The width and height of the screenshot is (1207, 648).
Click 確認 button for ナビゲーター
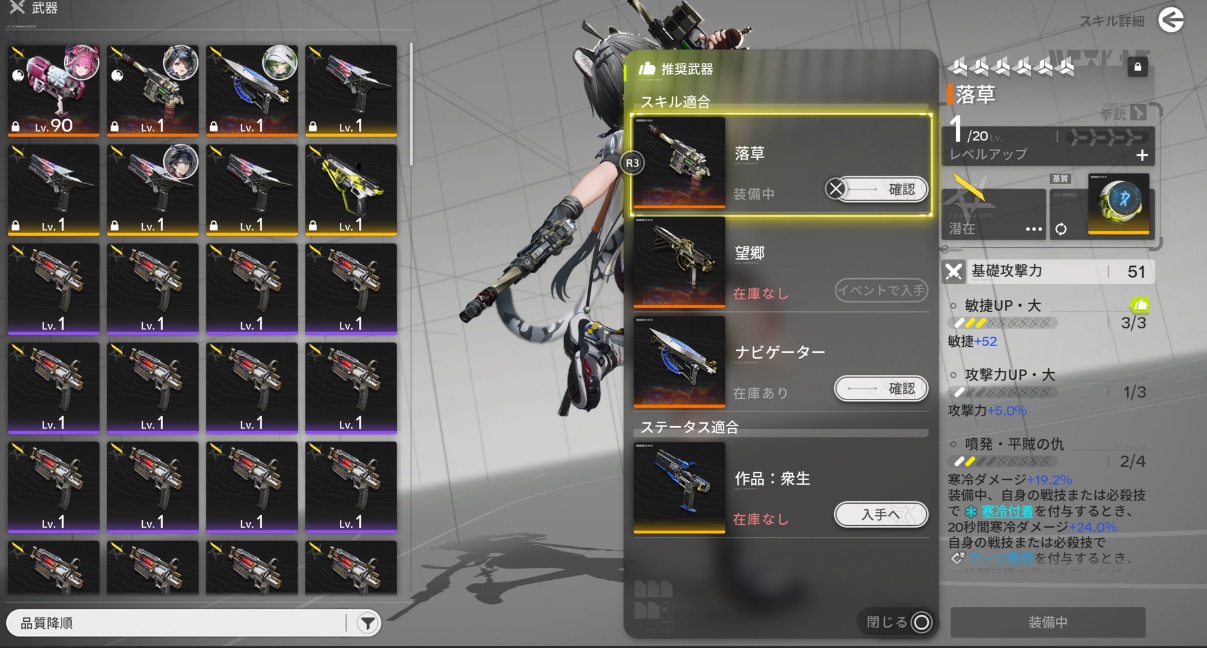881,389
